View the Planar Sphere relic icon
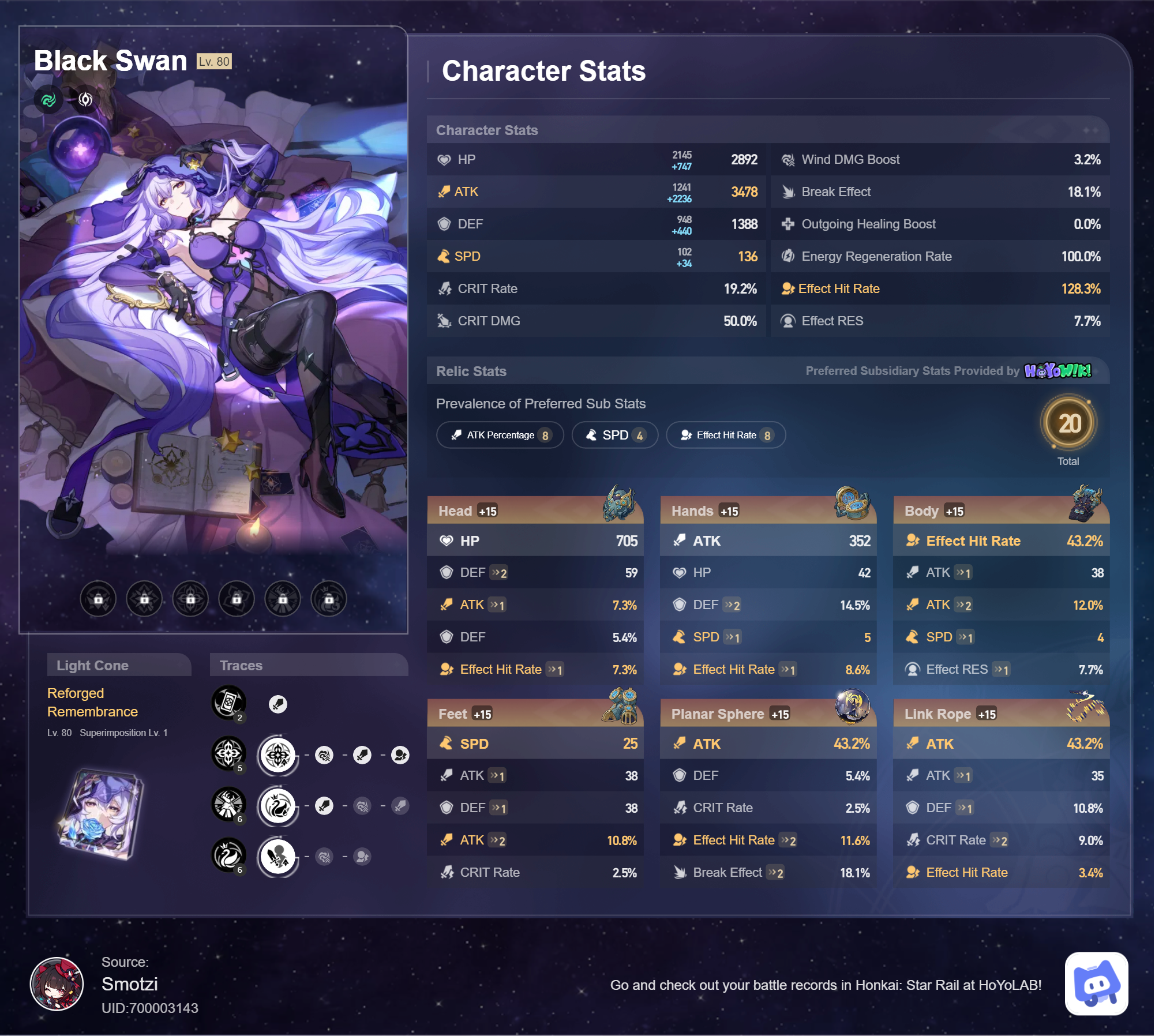The image size is (1155, 1036). [852, 706]
